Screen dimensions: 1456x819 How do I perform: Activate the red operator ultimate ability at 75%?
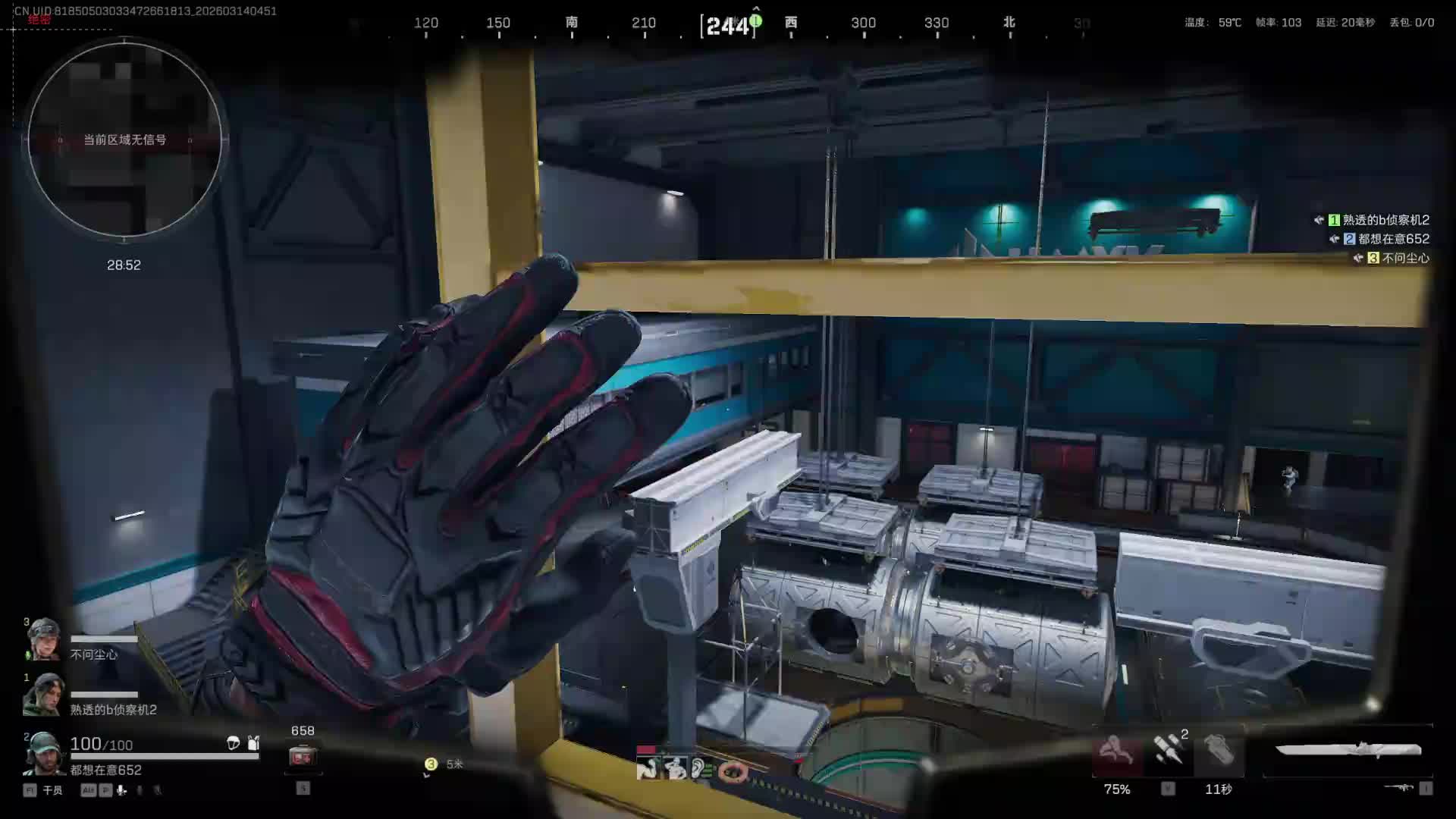point(1116,752)
